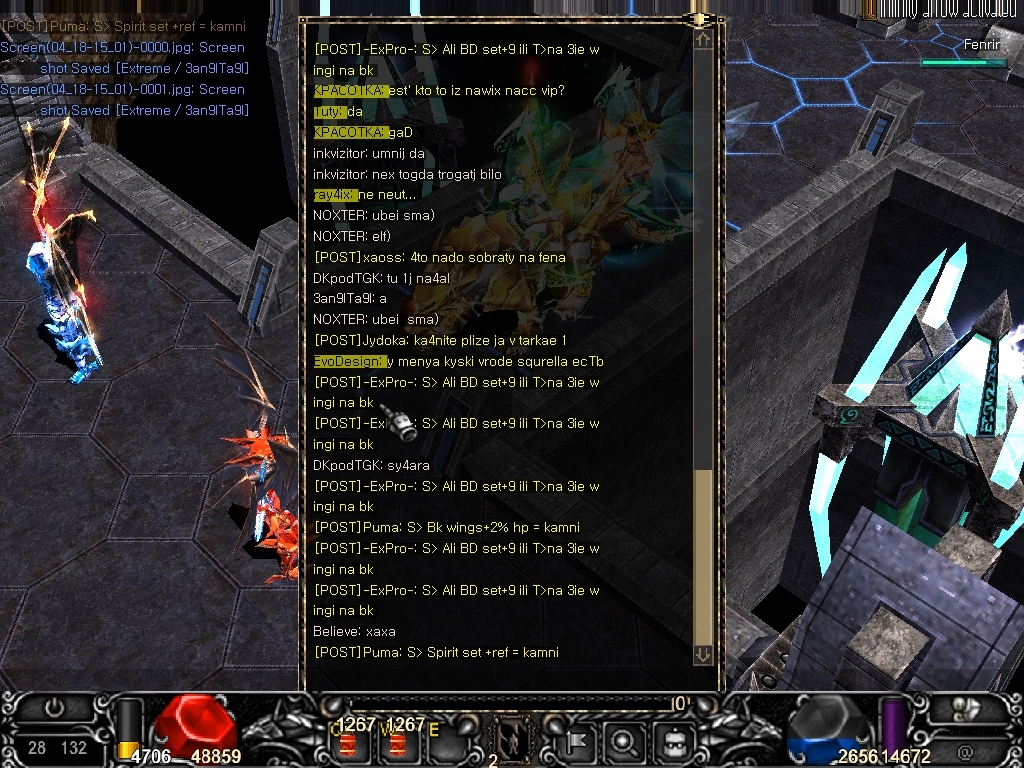The width and height of the screenshot is (1024, 768).
Task: Click the chat log's up arrow button
Action: pyautogui.click(x=703, y=40)
